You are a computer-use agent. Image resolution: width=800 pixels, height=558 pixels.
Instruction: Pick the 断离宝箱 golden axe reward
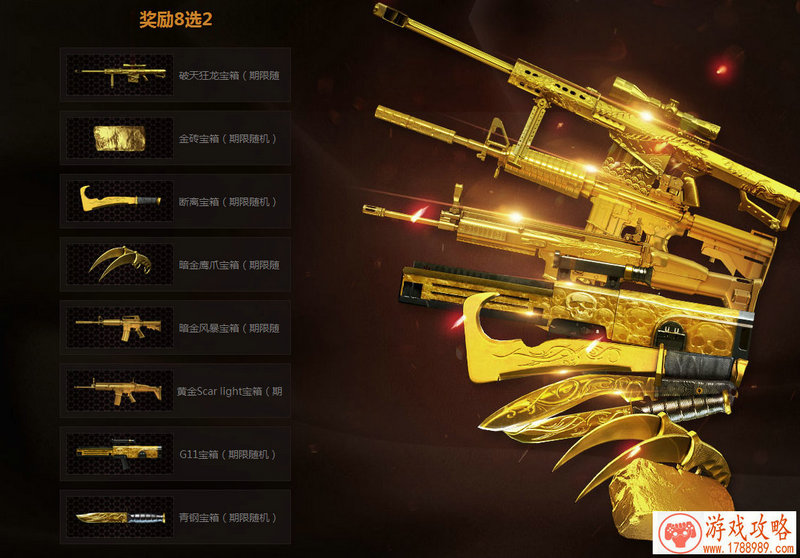pos(175,201)
